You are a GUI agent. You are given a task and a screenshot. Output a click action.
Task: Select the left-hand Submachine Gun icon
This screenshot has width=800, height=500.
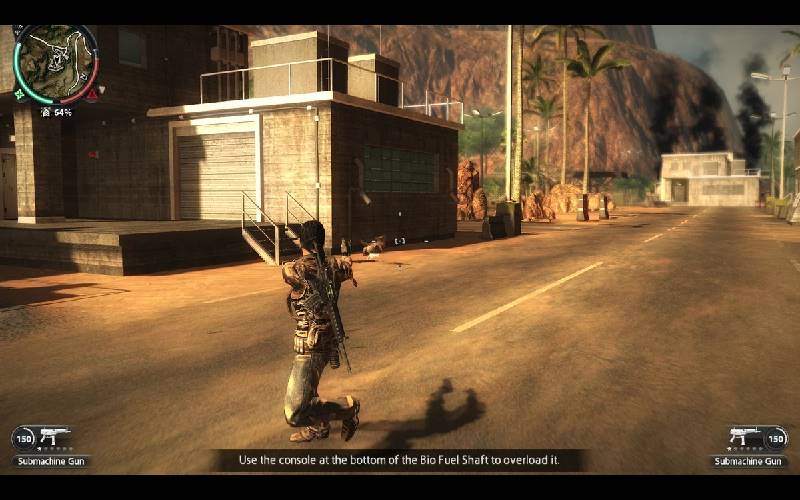click(55, 436)
